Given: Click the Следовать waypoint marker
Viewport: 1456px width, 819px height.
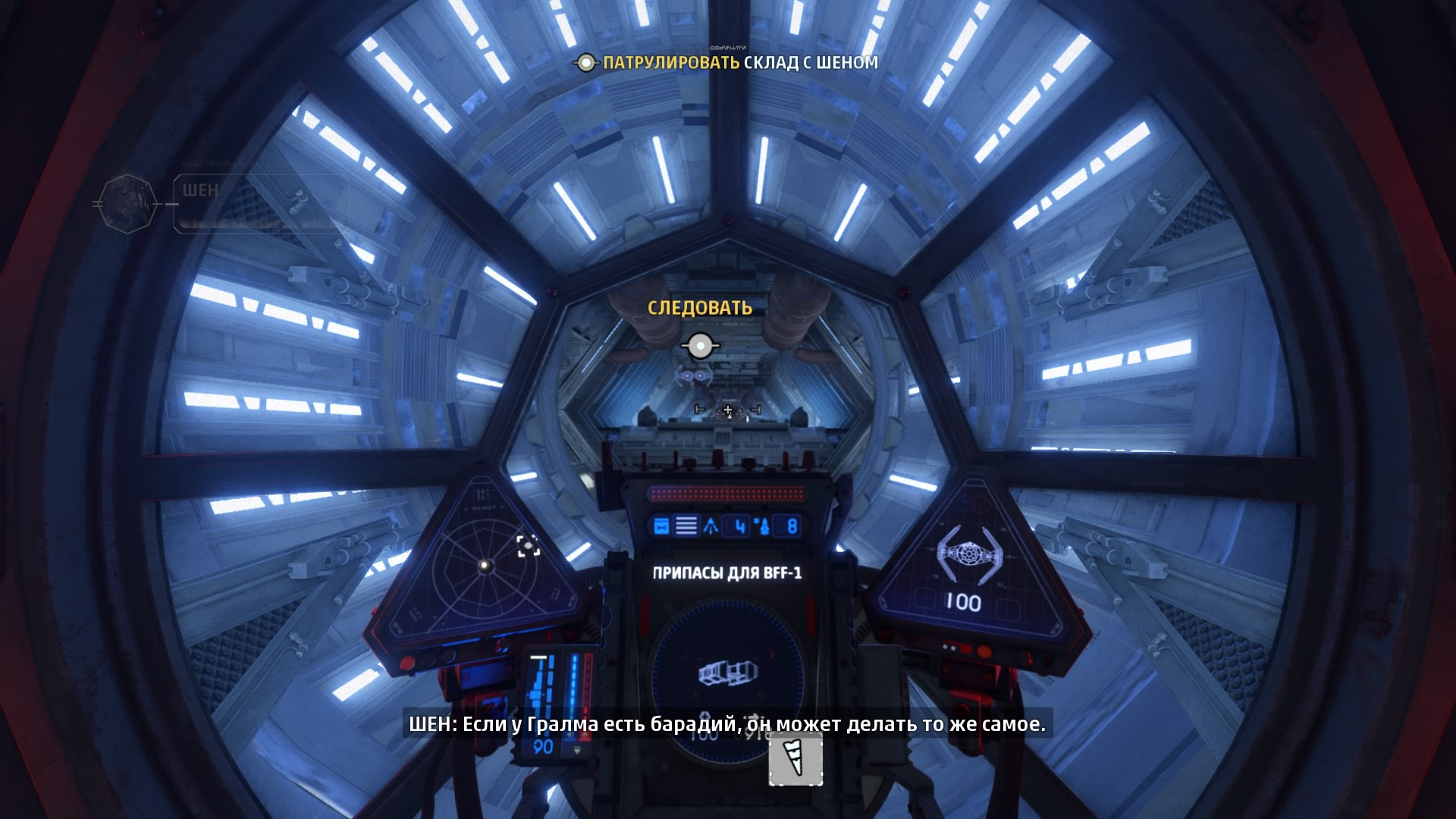Looking at the screenshot, I should (700, 347).
